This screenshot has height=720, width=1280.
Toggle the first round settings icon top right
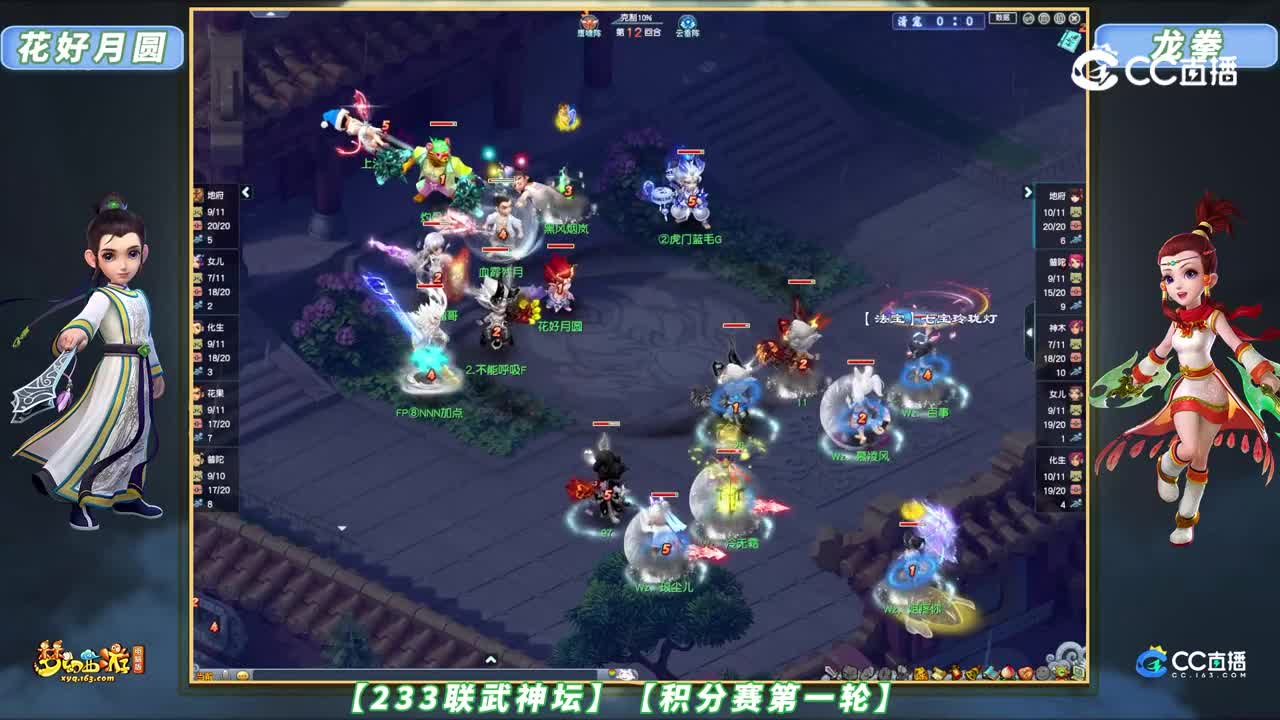[x=1029, y=18]
